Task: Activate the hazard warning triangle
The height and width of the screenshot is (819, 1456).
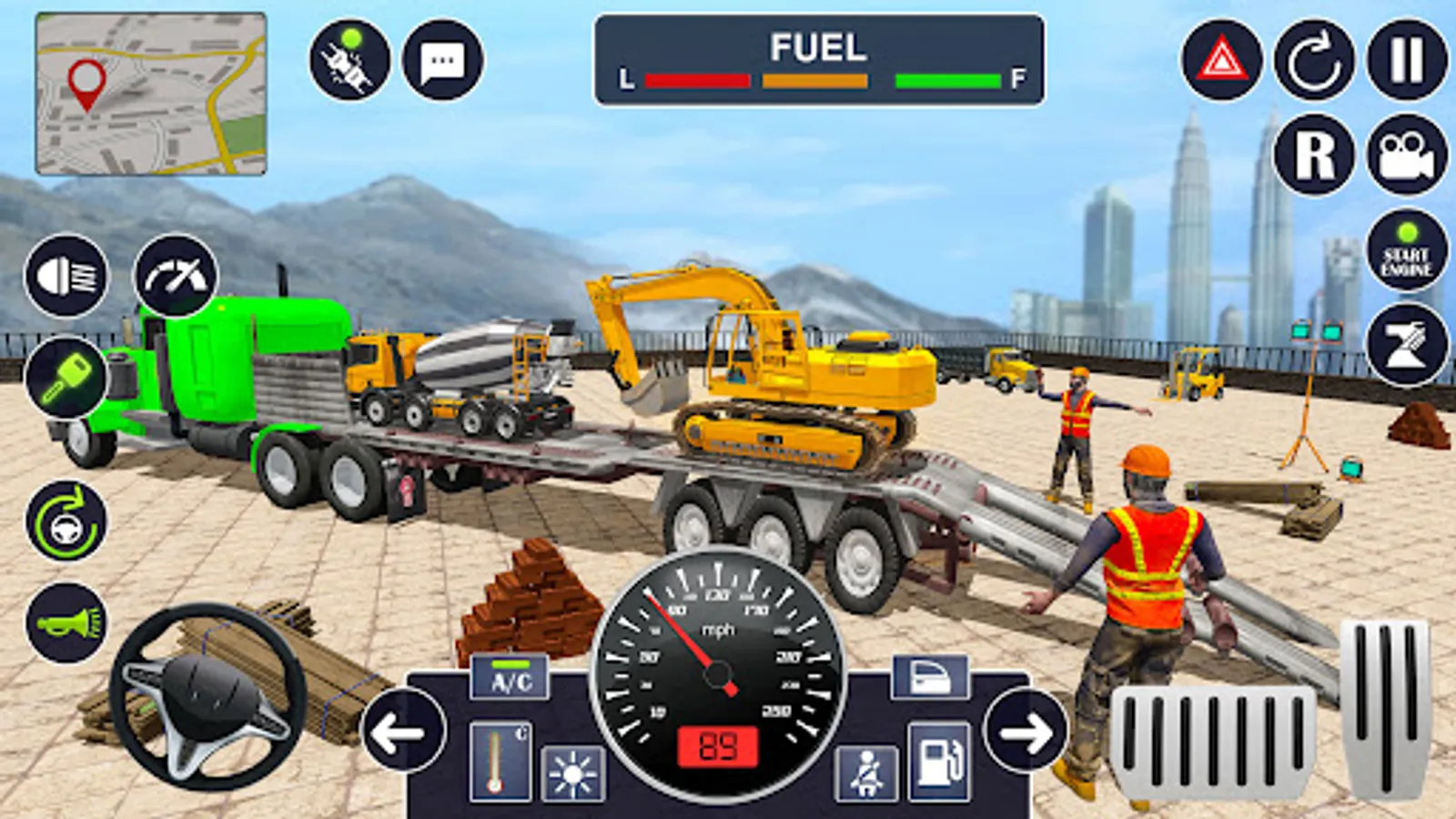Action: click(x=1221, y=60)
